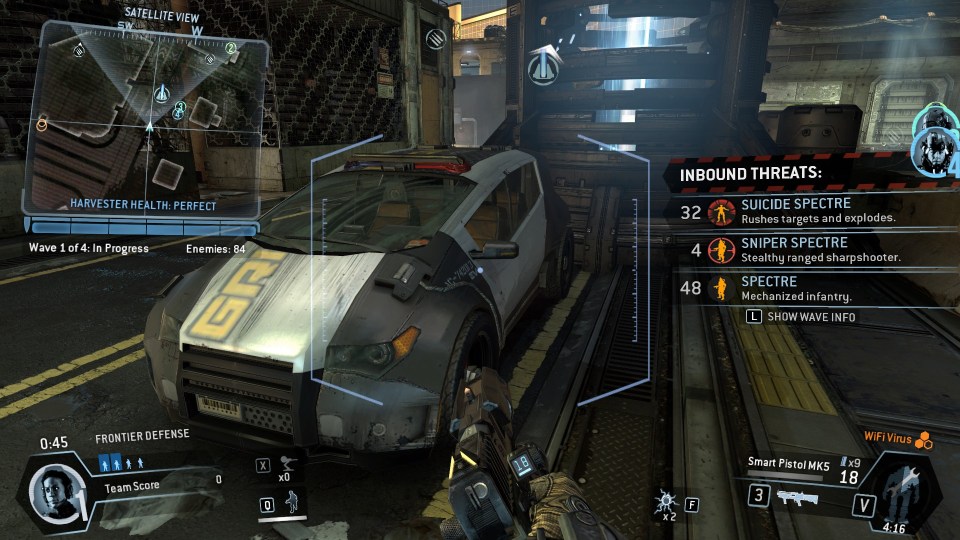Click the WiFi Virus burn card icon
Screen dimensions: 960x540
point(924,438)
